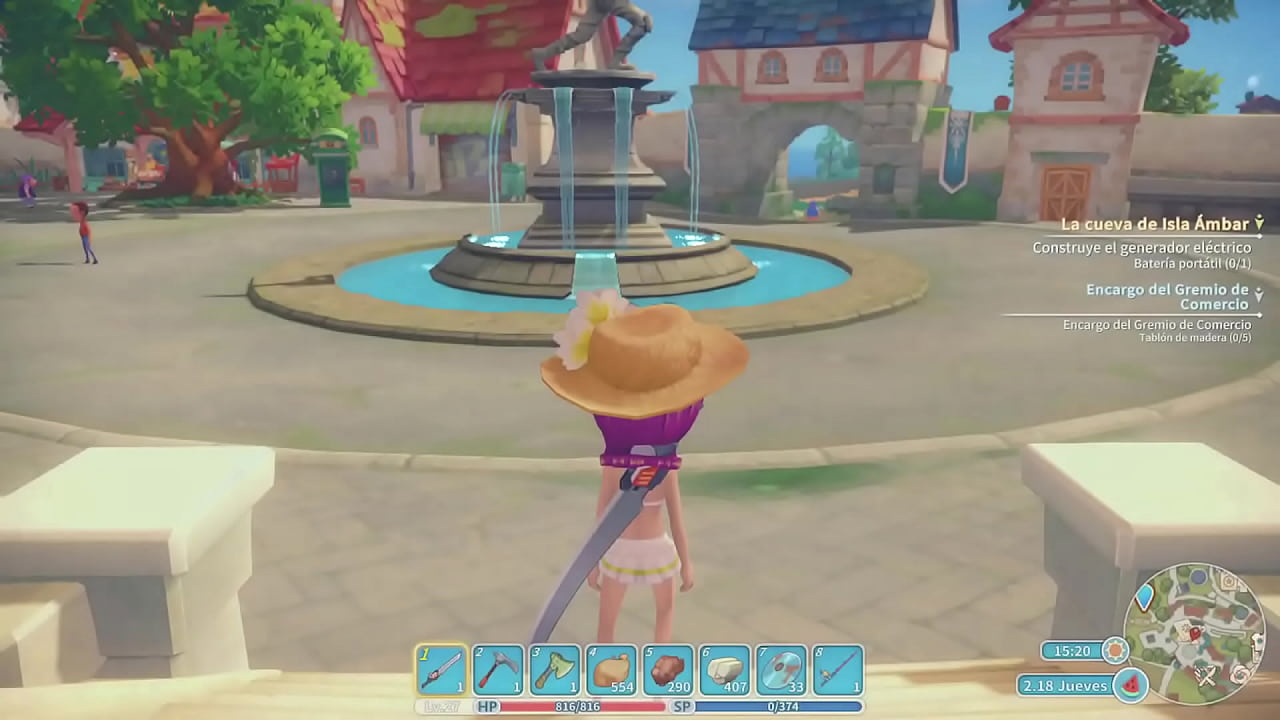
Task: Equip the fishing rod in slot 8
Action: click(x=837, y=670)
